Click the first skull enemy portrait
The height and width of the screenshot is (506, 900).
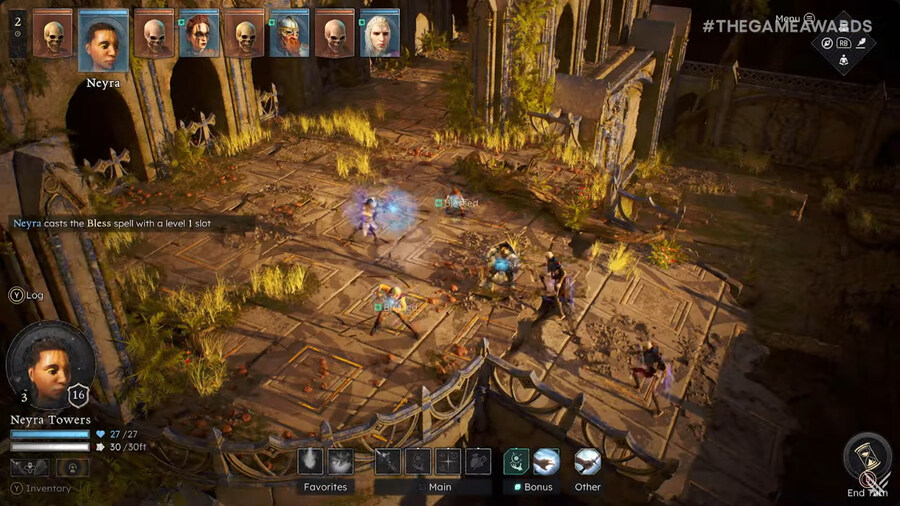click(x=52, y=34)
